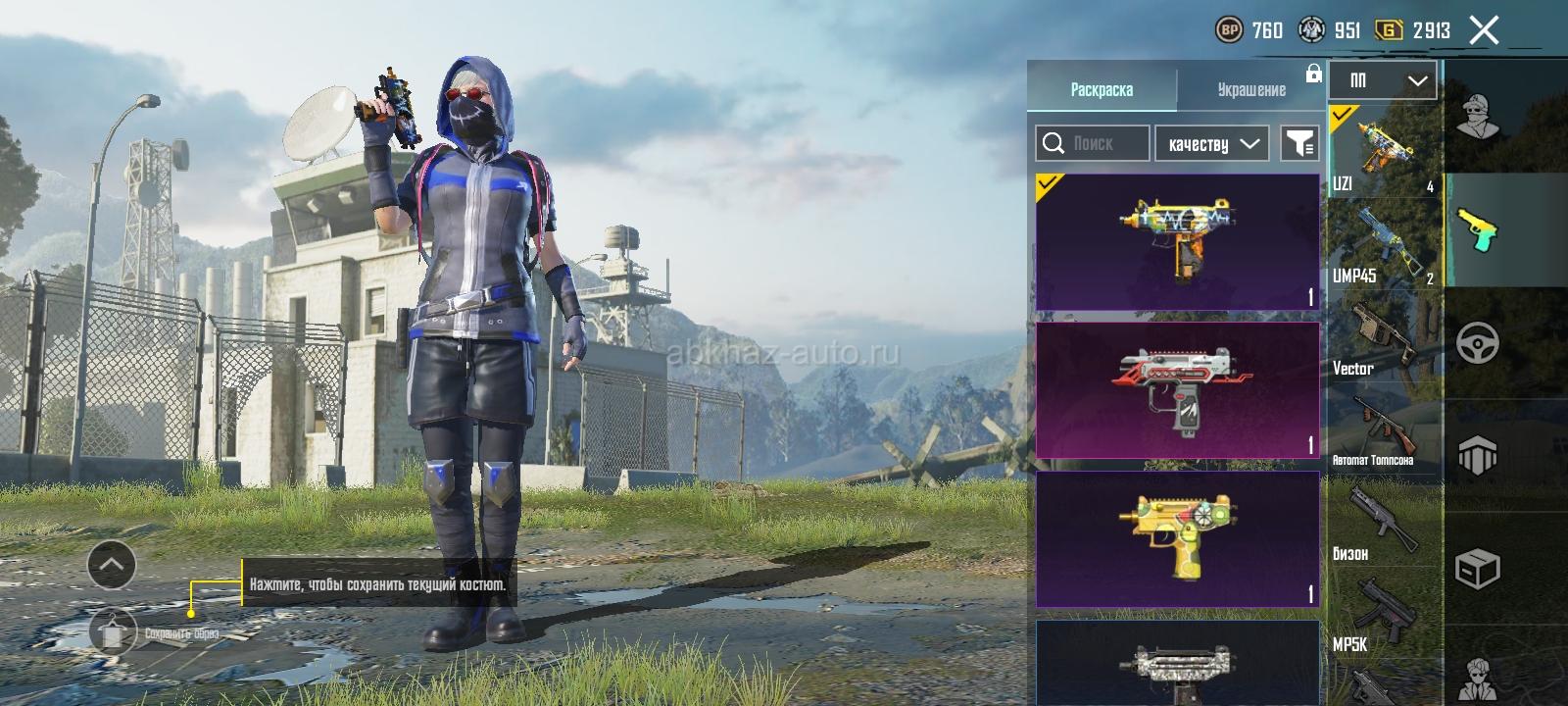Choose the red and white UZI skin
Image resolution: width=1568 pixels, height=706 pixels.
[x=1177, y=390]
